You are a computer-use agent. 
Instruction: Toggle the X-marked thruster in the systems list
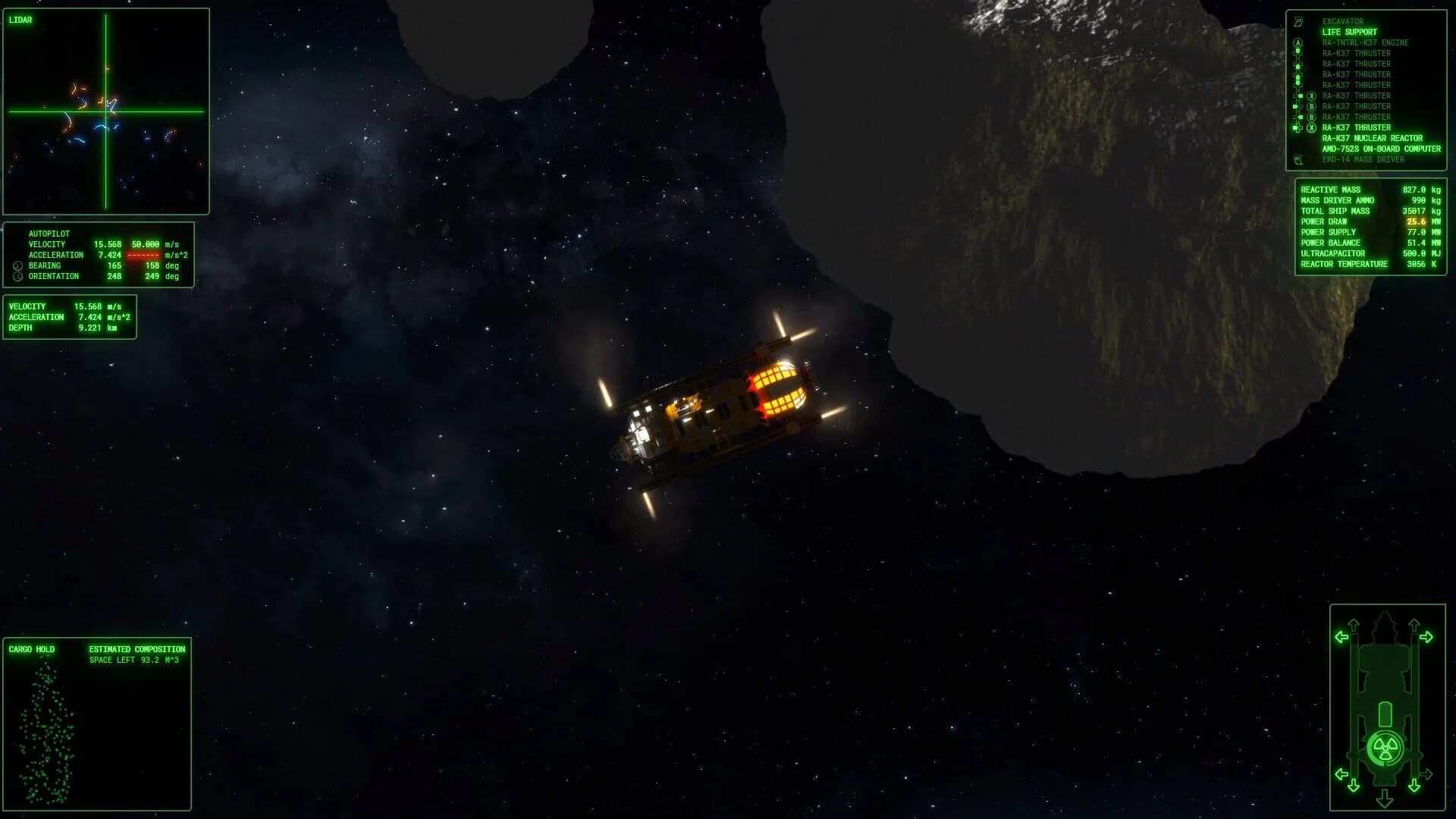(x=1312, y=96)
